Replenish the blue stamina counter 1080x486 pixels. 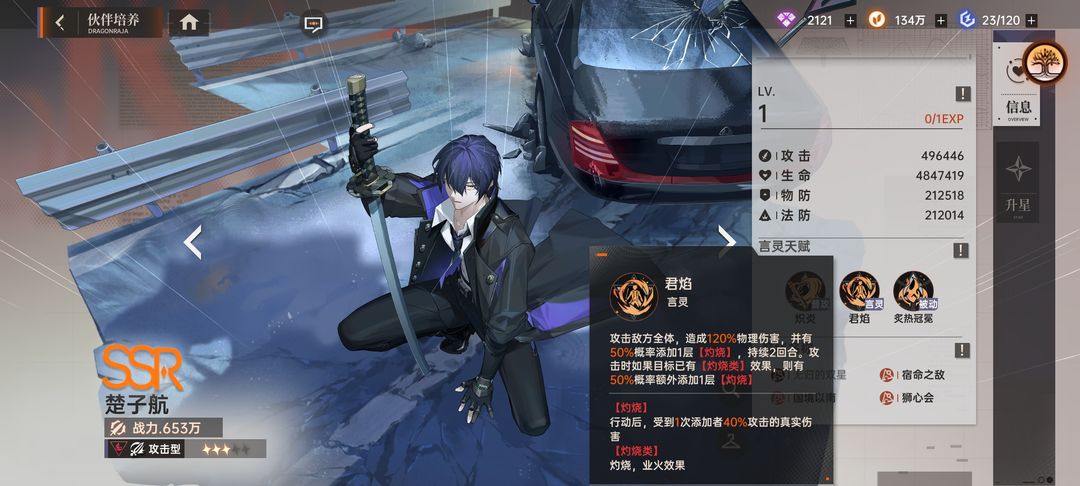[1031, 20]
